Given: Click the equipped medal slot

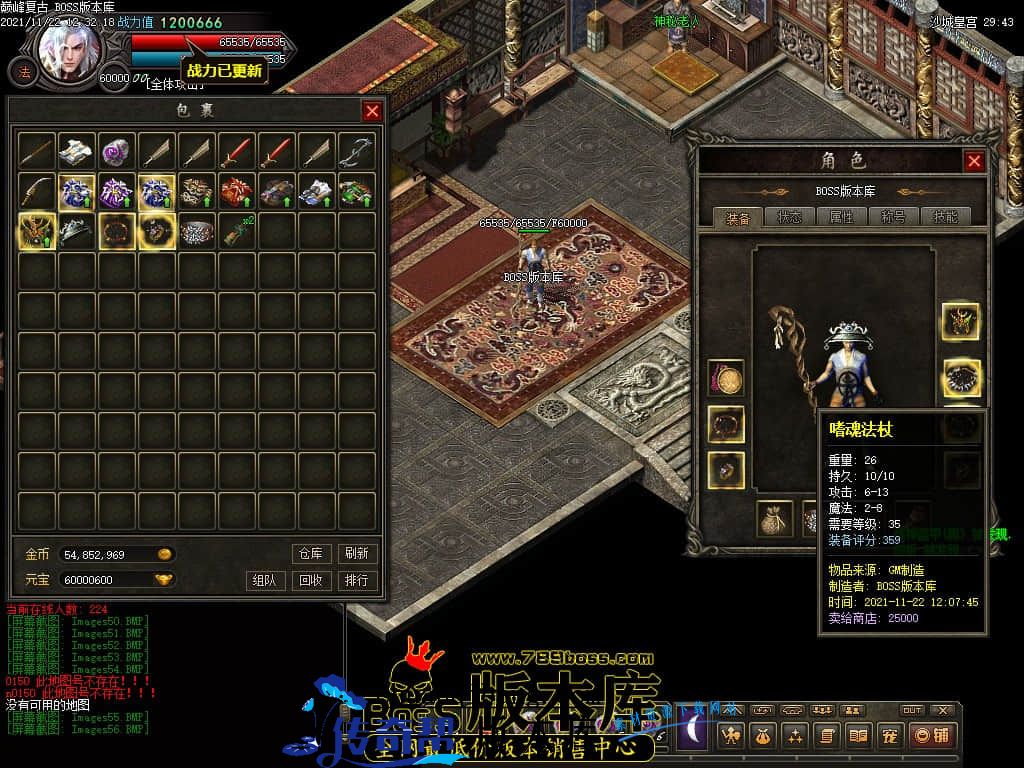Looking at the screenshot, I should click(725, 378).
